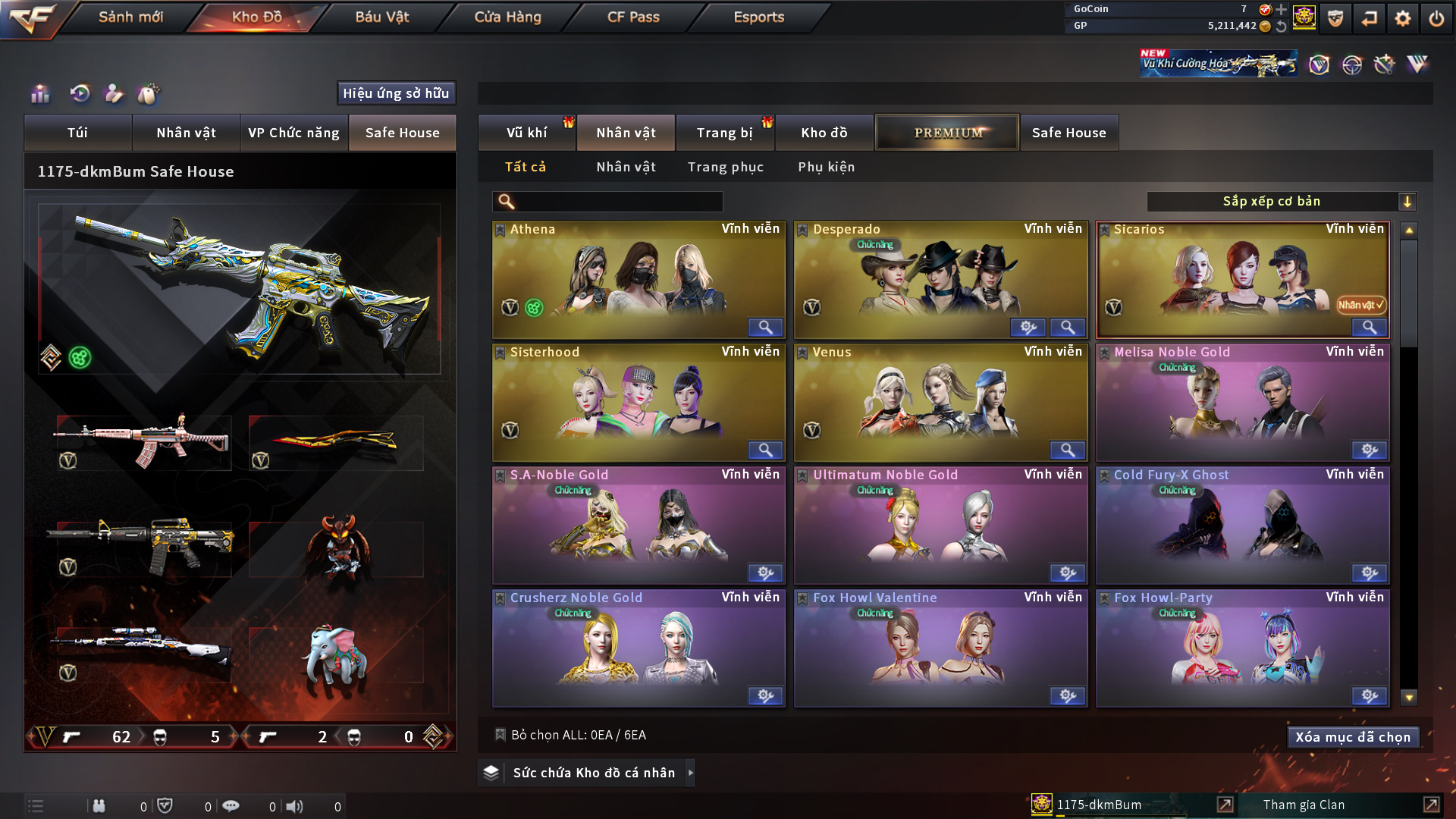Open Hiệu ứng sở hữu button
1456x819 pixels.
pyautogui.click(x=396, y=93)
